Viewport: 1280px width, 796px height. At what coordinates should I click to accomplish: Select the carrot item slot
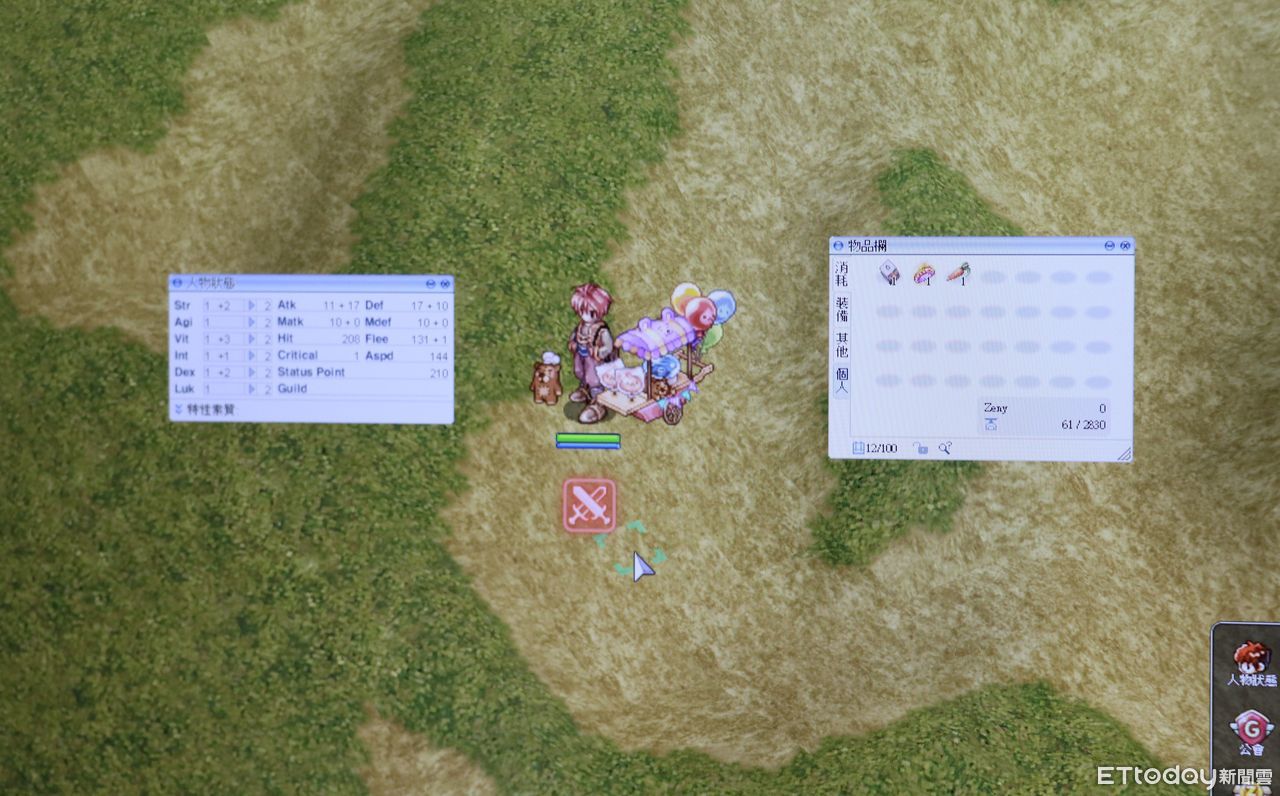[x=958, y=273]
